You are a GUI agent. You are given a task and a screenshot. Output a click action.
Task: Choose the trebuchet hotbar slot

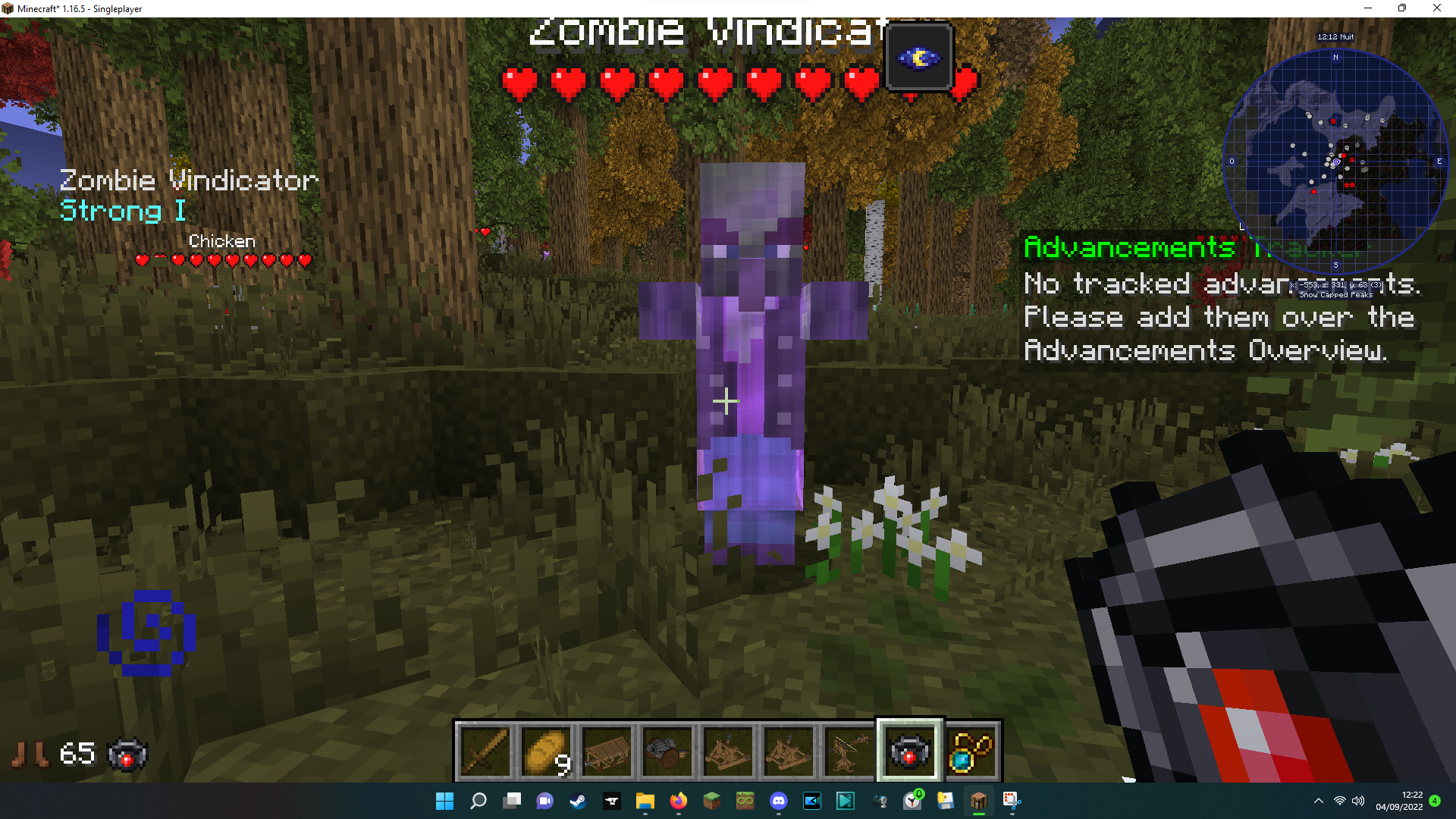point(729,752)
